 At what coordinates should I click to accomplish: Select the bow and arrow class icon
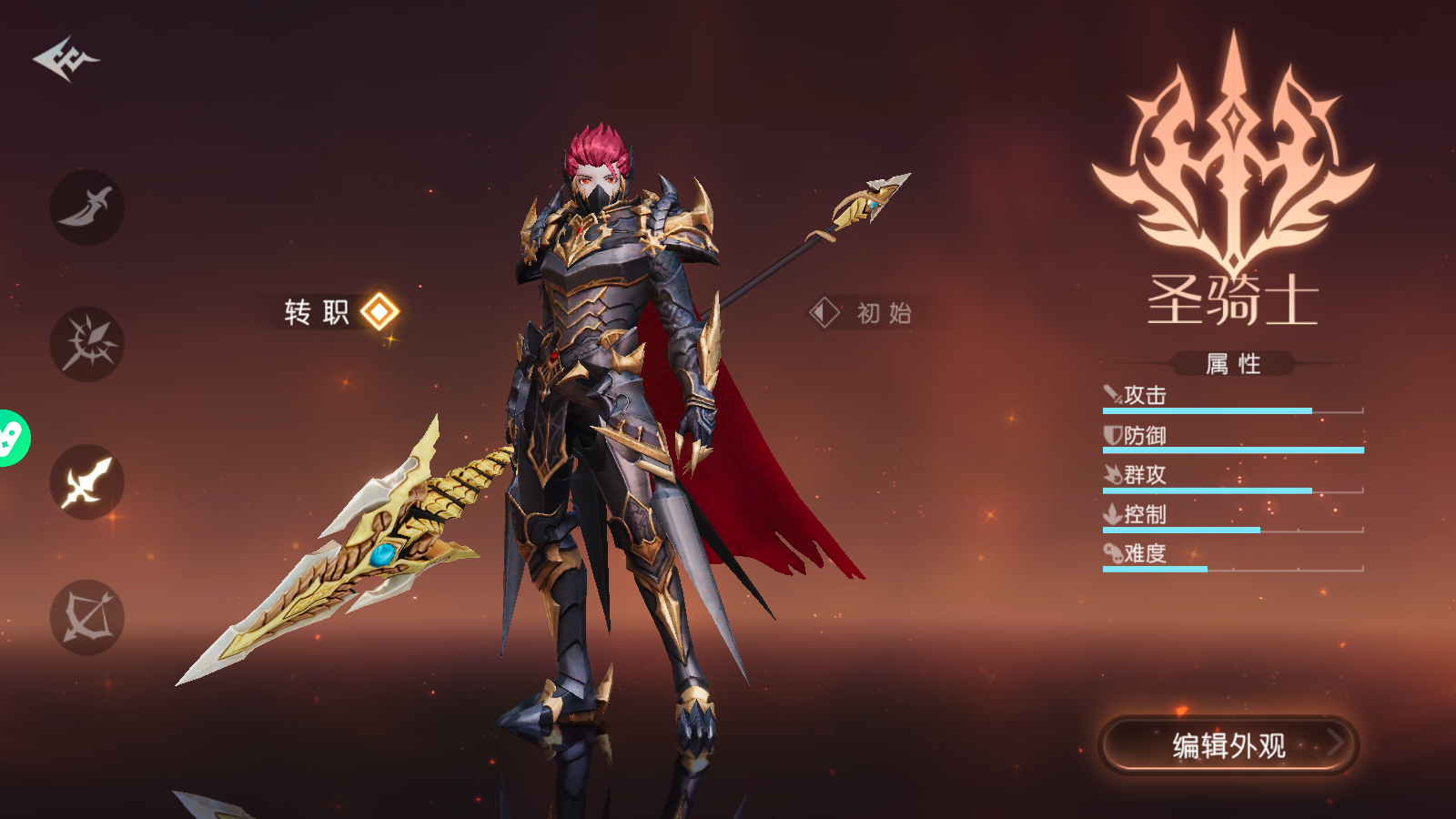87,618
